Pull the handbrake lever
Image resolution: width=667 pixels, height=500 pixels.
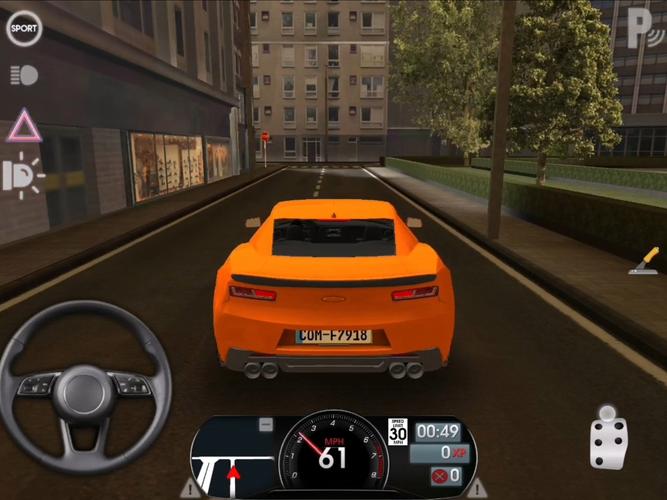[644, 261]
